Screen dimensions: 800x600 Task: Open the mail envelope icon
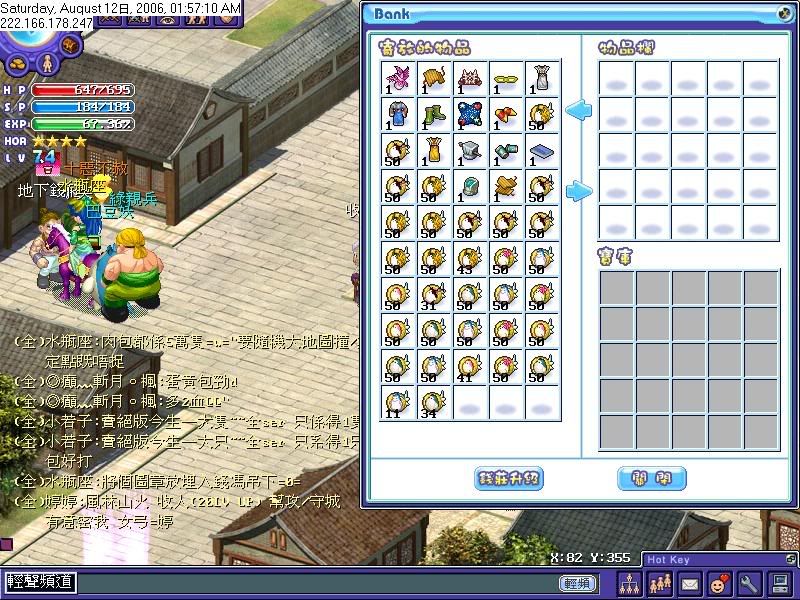(689, 582)
